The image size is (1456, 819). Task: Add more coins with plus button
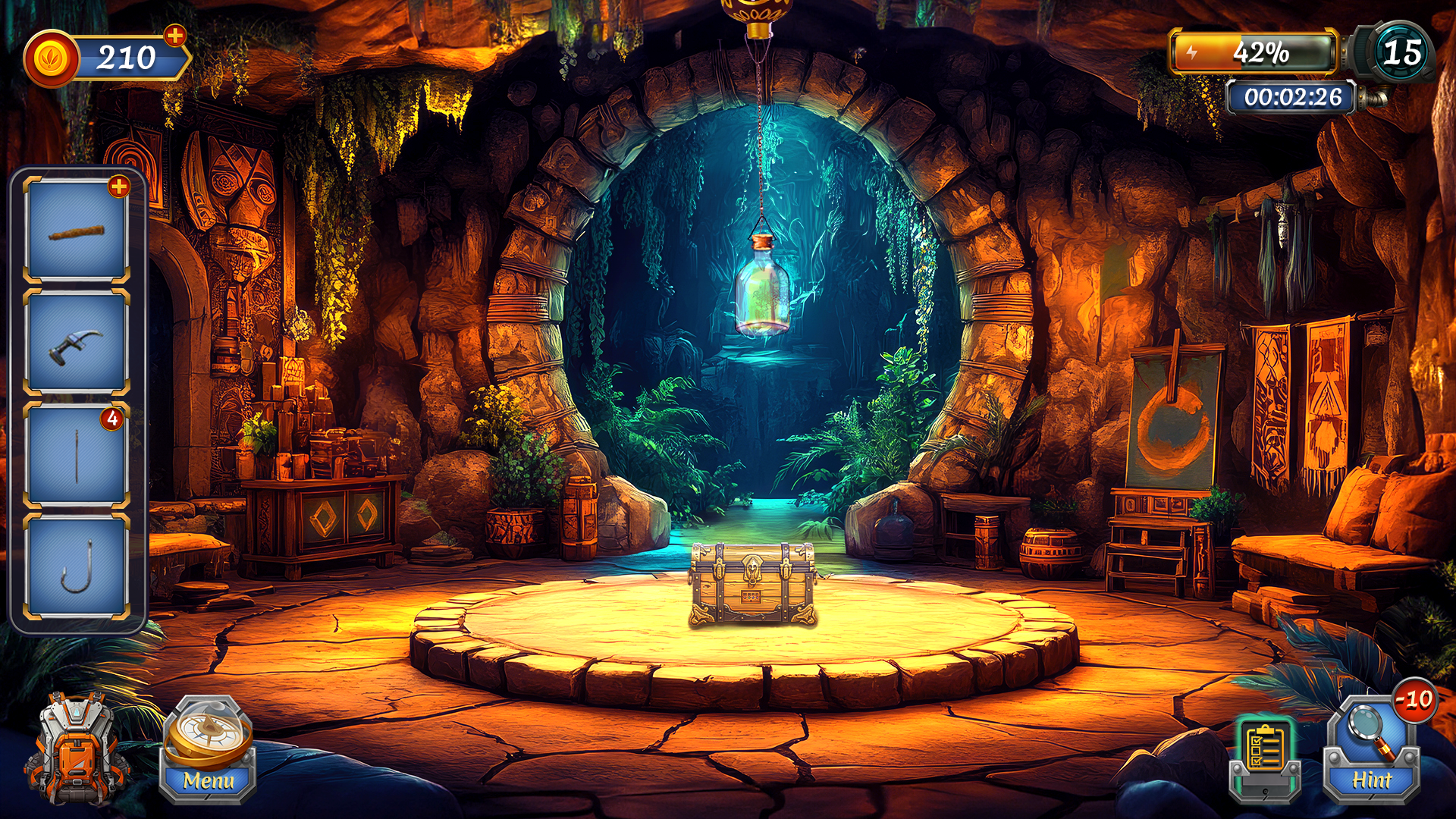(175, 35)
